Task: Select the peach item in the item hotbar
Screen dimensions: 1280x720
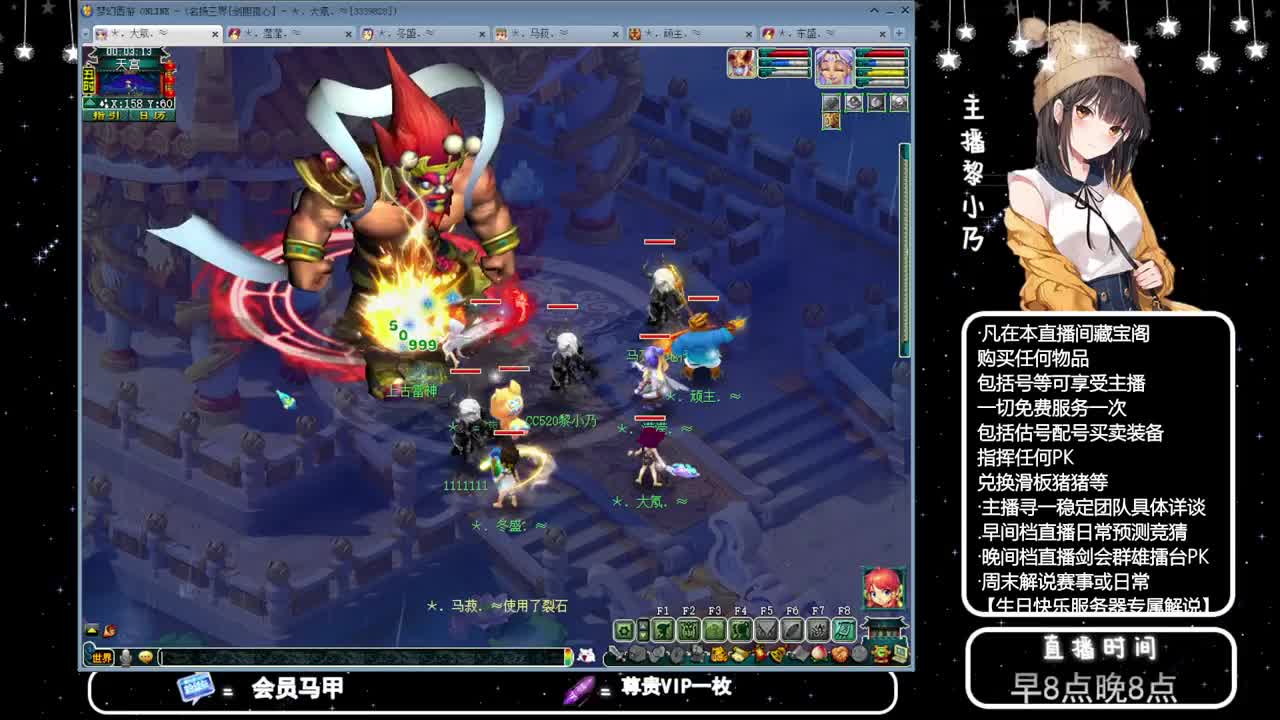Action: tap(819, 654)
